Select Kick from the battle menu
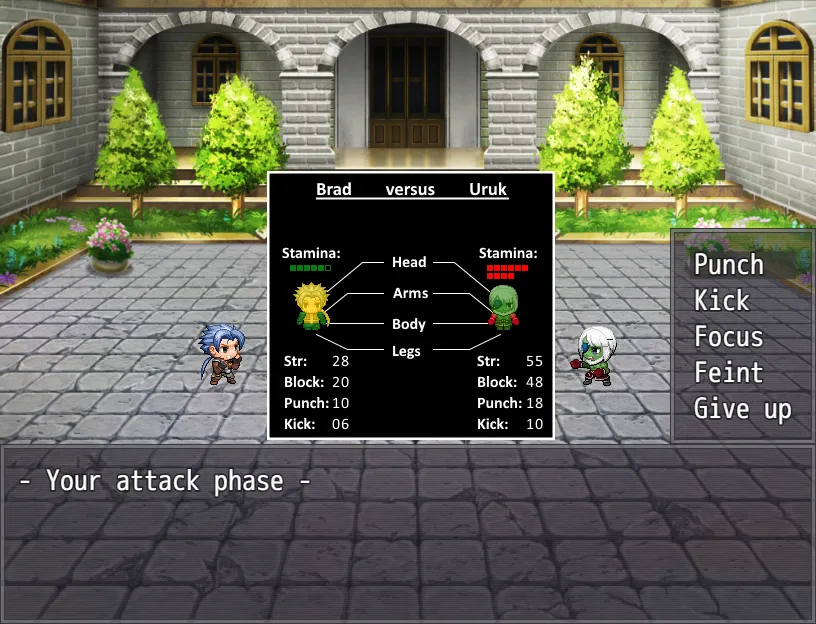Screen dimensions: 816x624 point(722,301)
